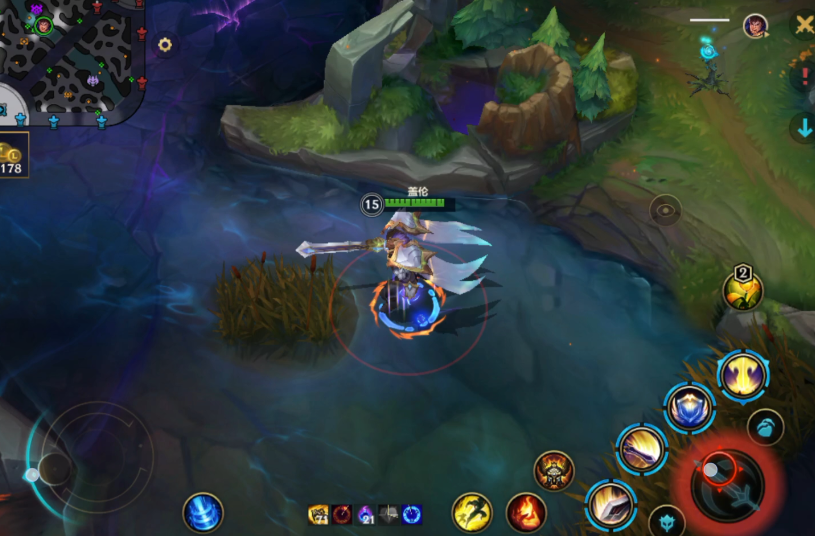This screenshot has width=815, height=536.
Task: Cast the ultimate with the glowing descending sword
Action: point(742,376)
